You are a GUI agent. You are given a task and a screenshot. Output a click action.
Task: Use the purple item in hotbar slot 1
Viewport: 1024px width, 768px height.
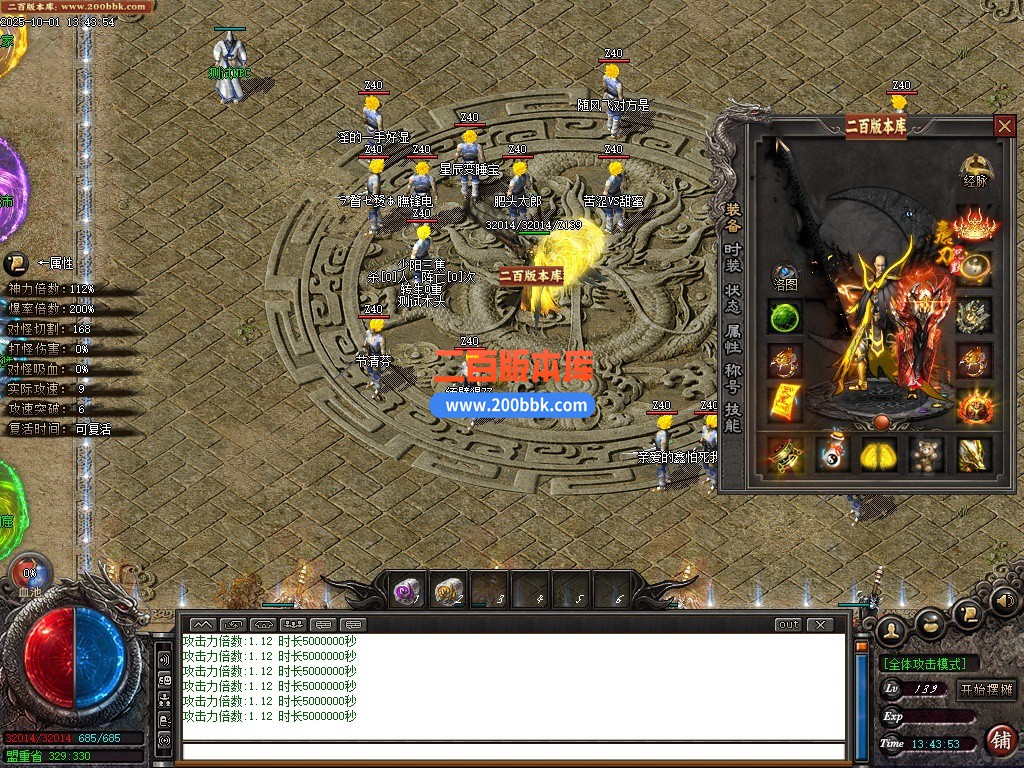tap(407, 592)
